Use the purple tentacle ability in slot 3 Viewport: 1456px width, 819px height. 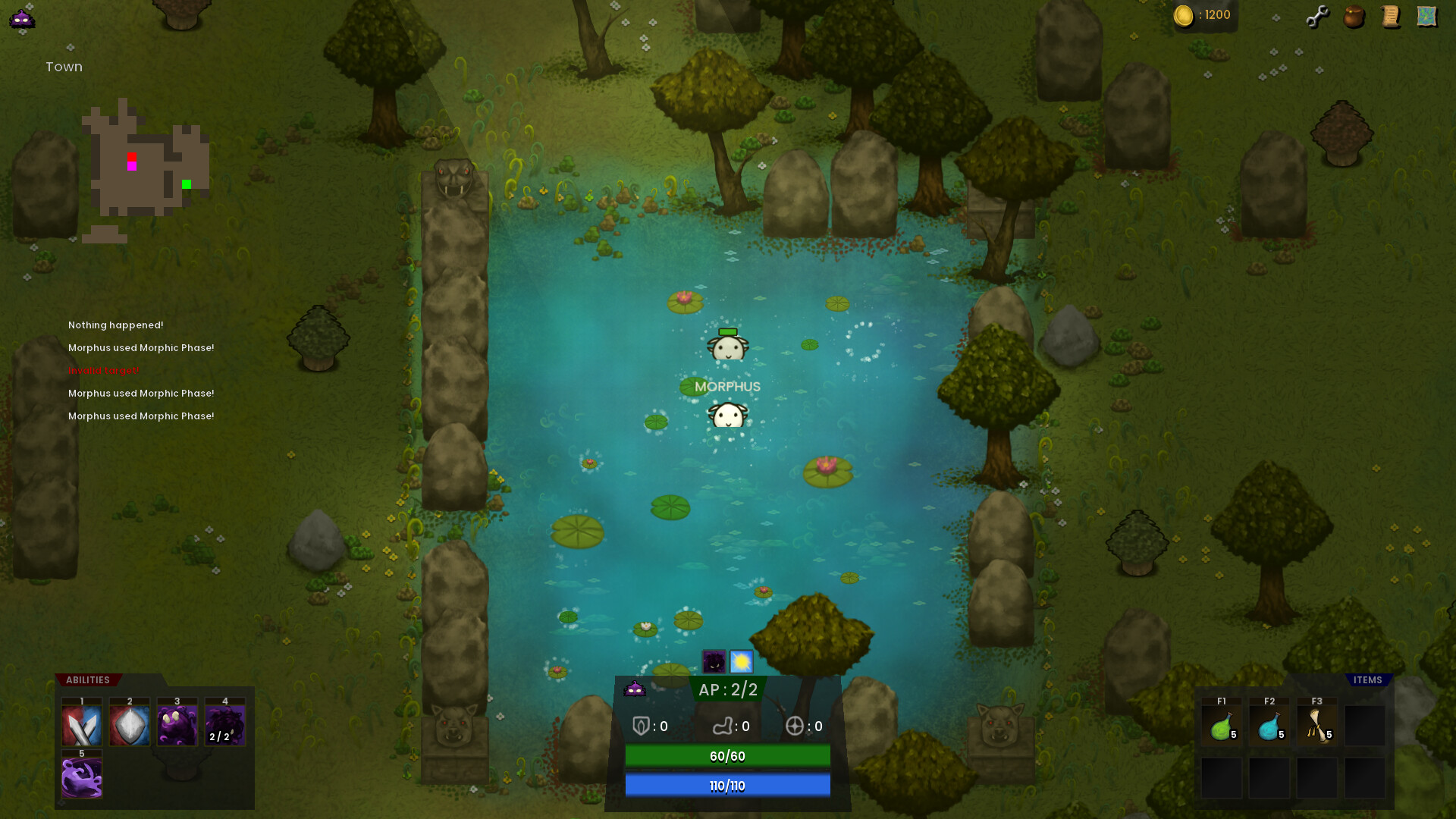click(x=177, y=724)
